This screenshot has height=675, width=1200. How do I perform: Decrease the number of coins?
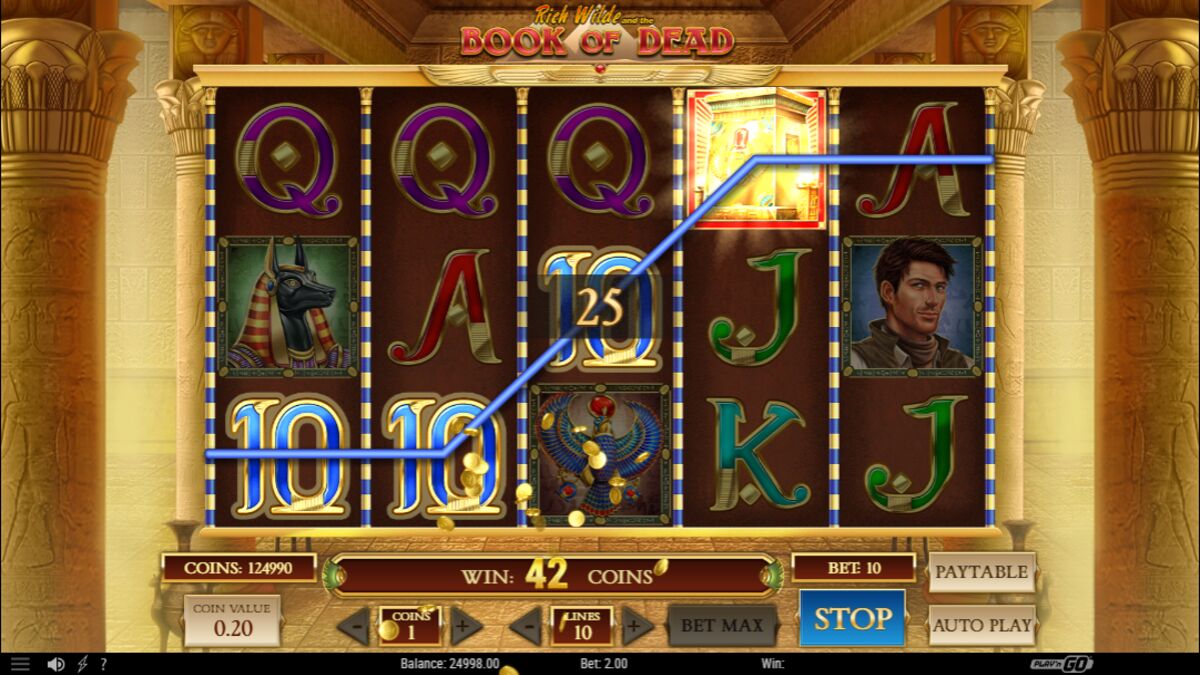click(x=353, y=627)
